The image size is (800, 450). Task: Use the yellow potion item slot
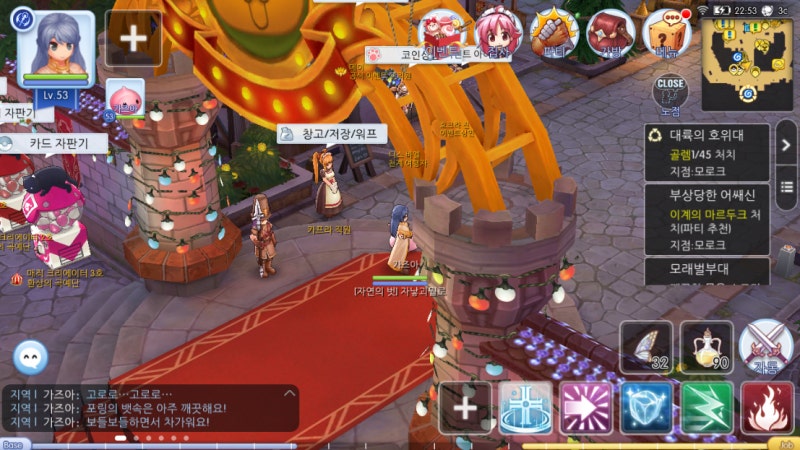click(x=706, y=346)
